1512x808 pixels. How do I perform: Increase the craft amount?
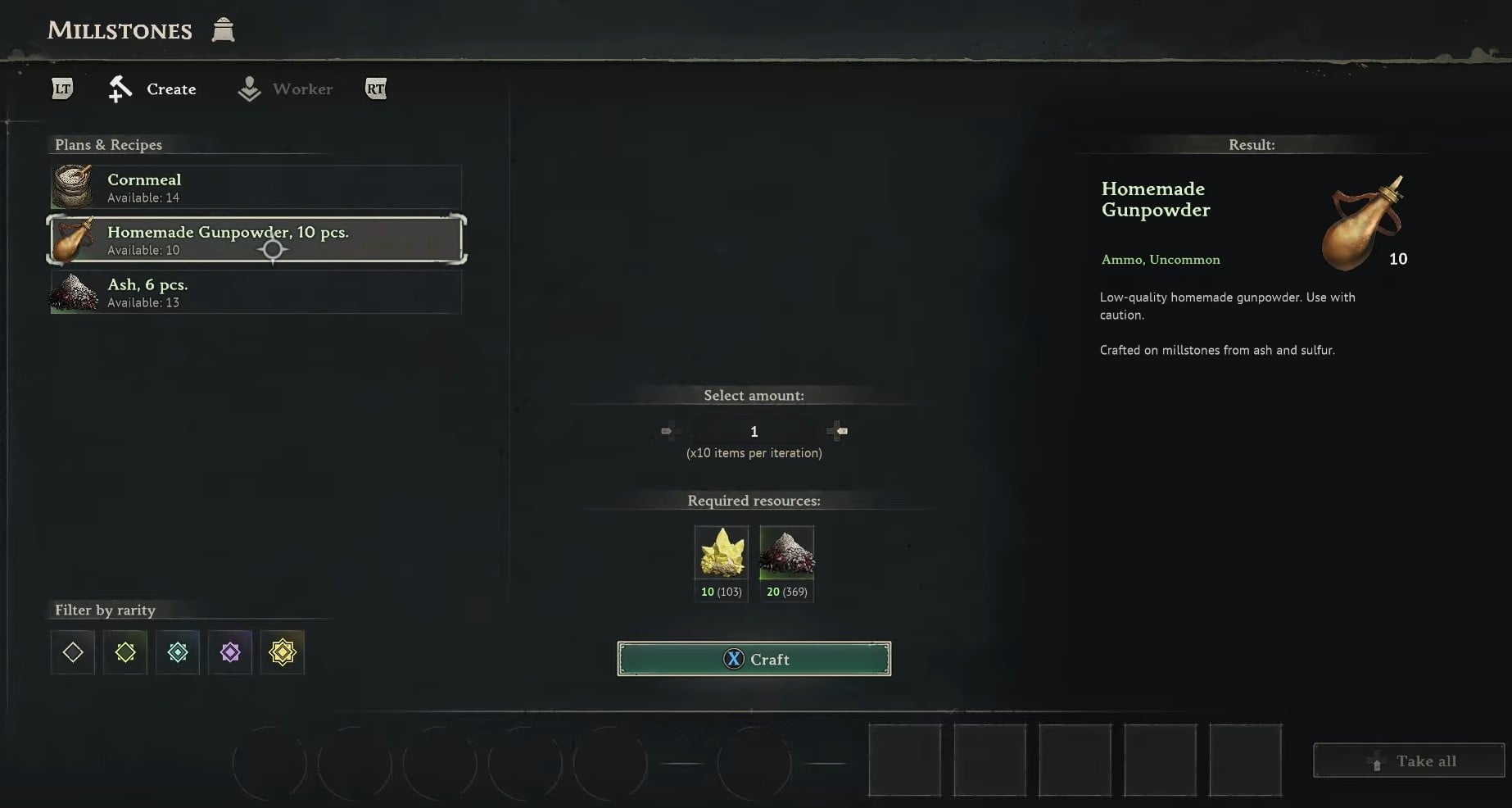tap(840, 431)
